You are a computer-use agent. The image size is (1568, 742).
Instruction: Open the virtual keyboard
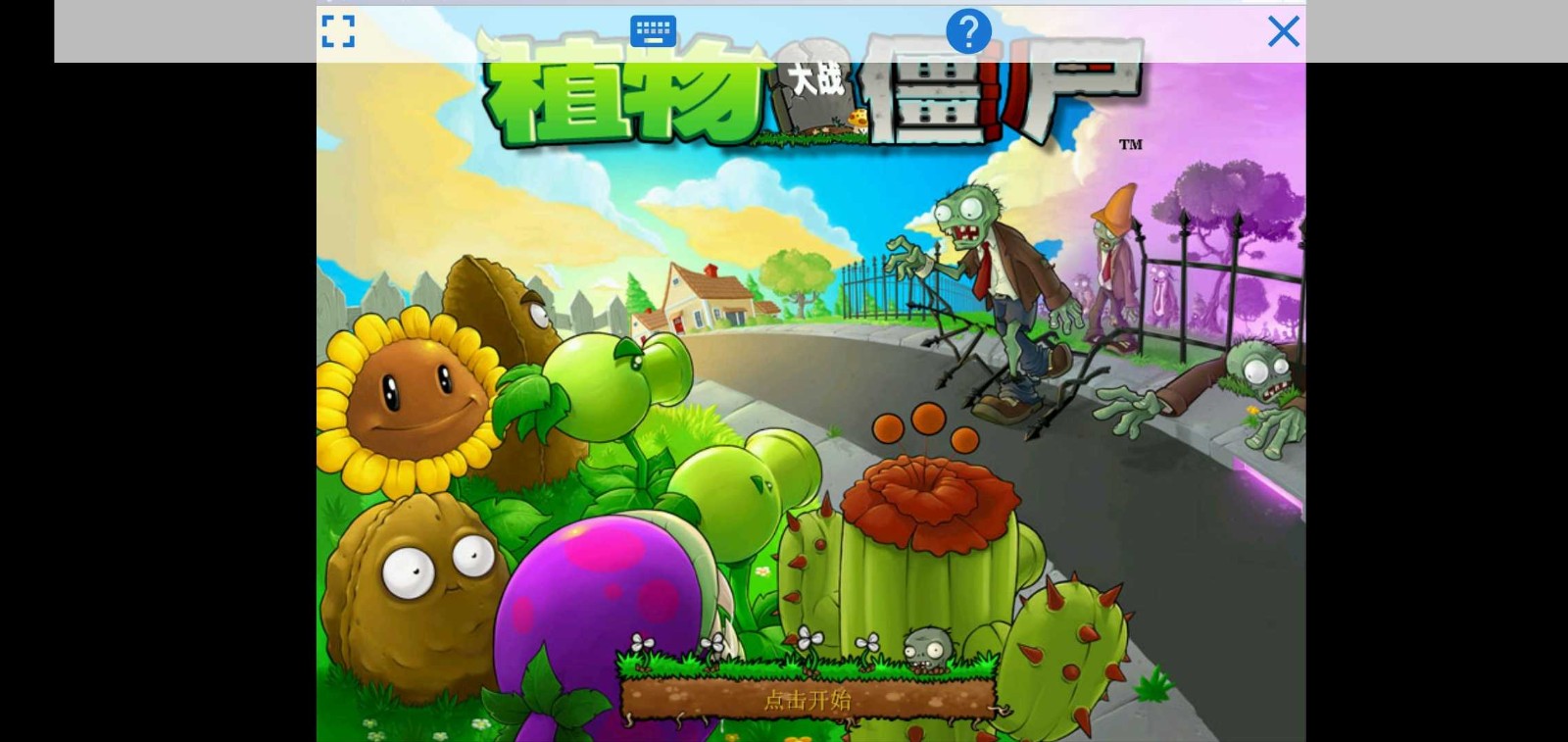(x=652, y=30)
